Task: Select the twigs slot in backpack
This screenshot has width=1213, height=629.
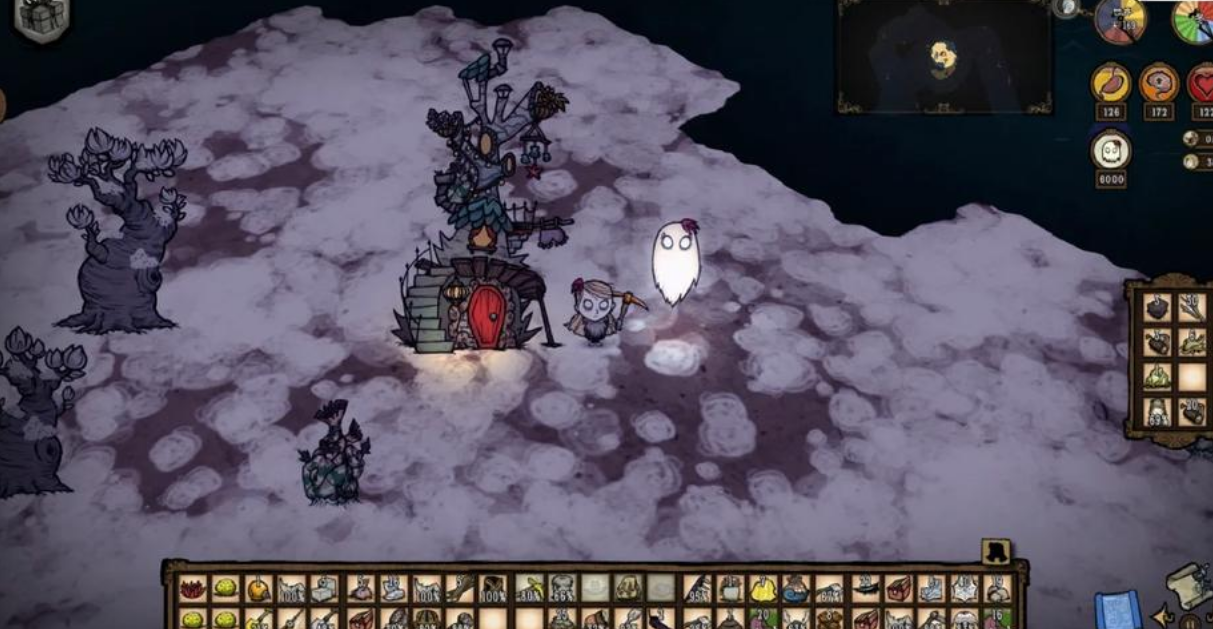Action: (1190, 307)
